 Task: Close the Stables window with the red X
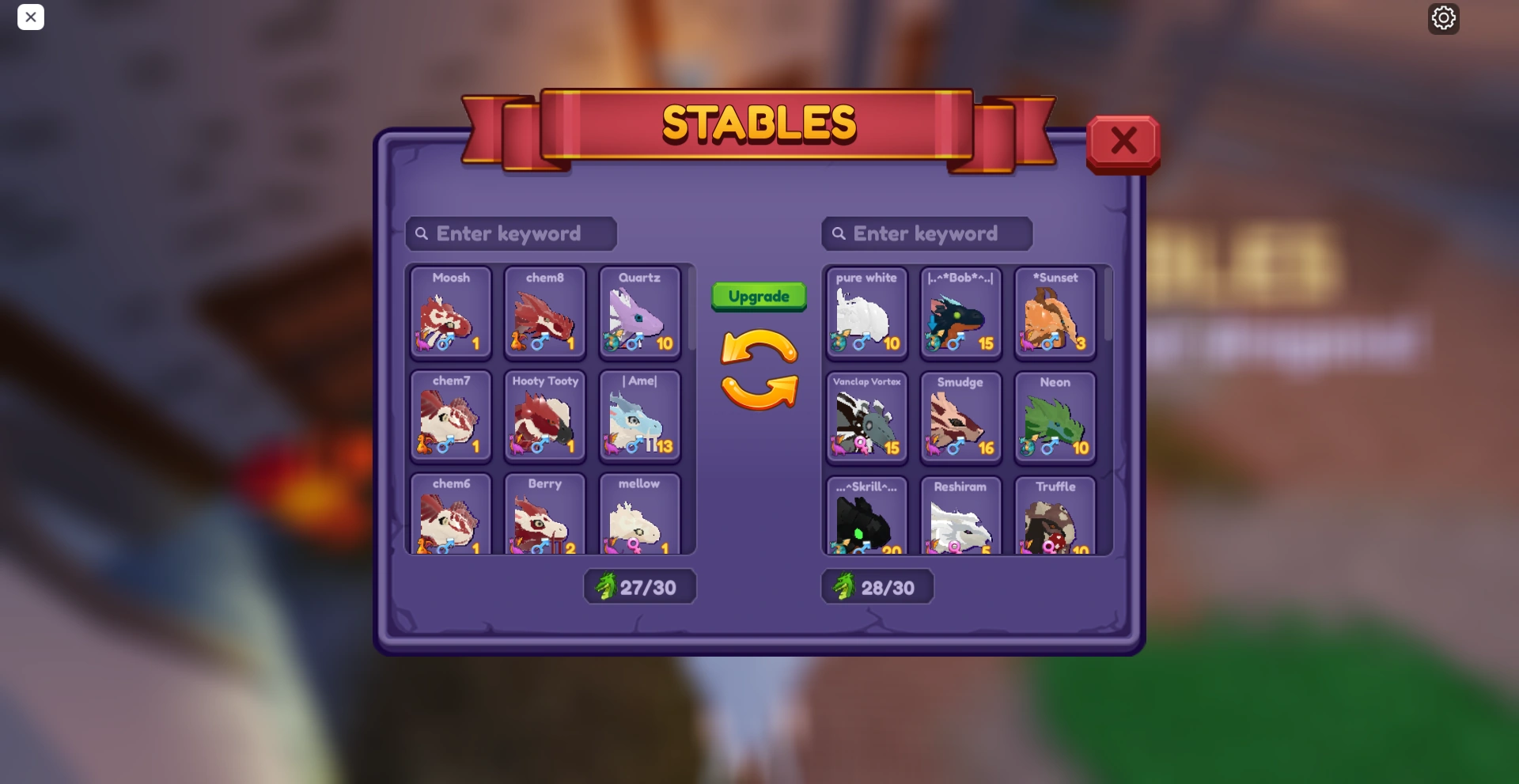1123,141
